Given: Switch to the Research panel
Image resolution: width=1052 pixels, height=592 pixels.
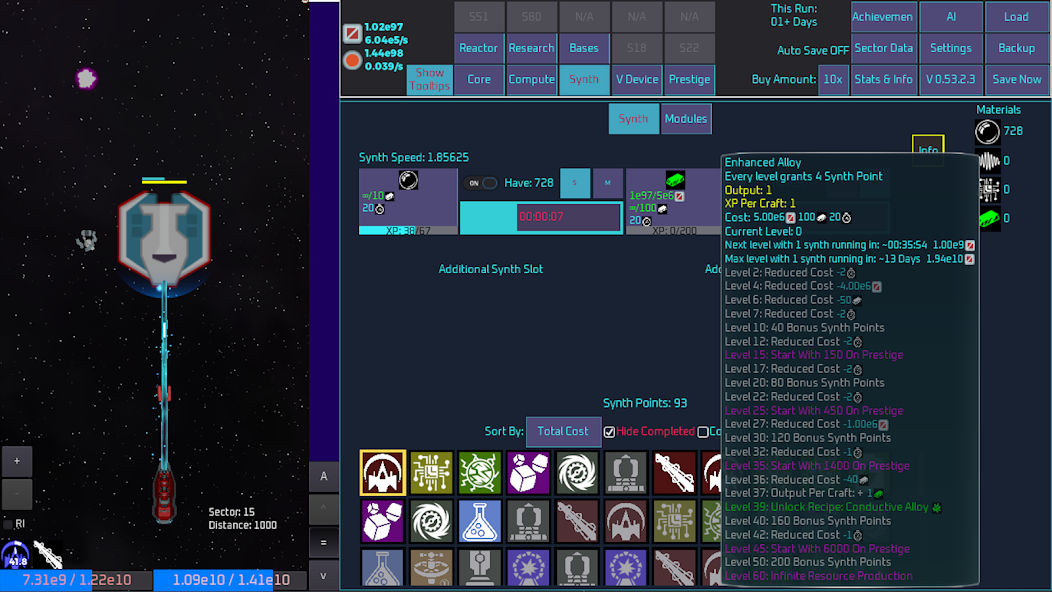Looking at the screenshot, I should 531,48.
